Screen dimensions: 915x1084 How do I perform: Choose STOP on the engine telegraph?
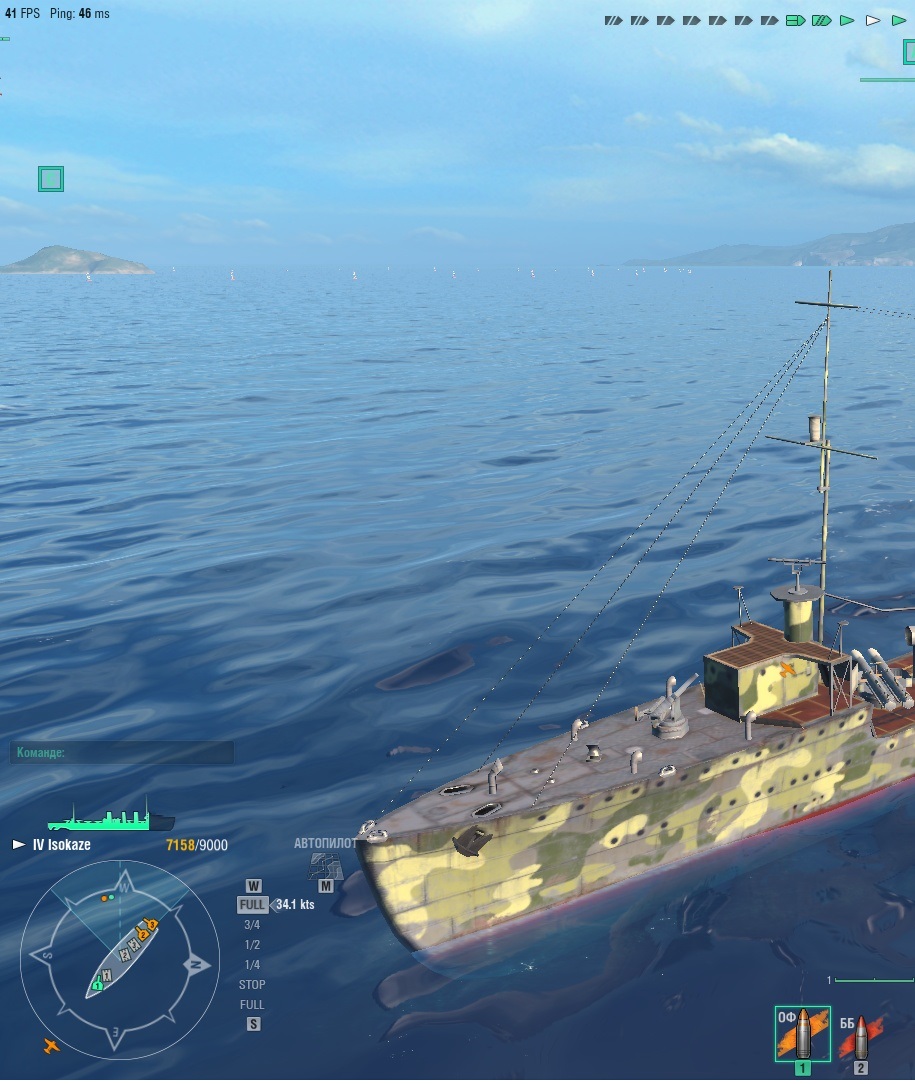tap(252, 985)
